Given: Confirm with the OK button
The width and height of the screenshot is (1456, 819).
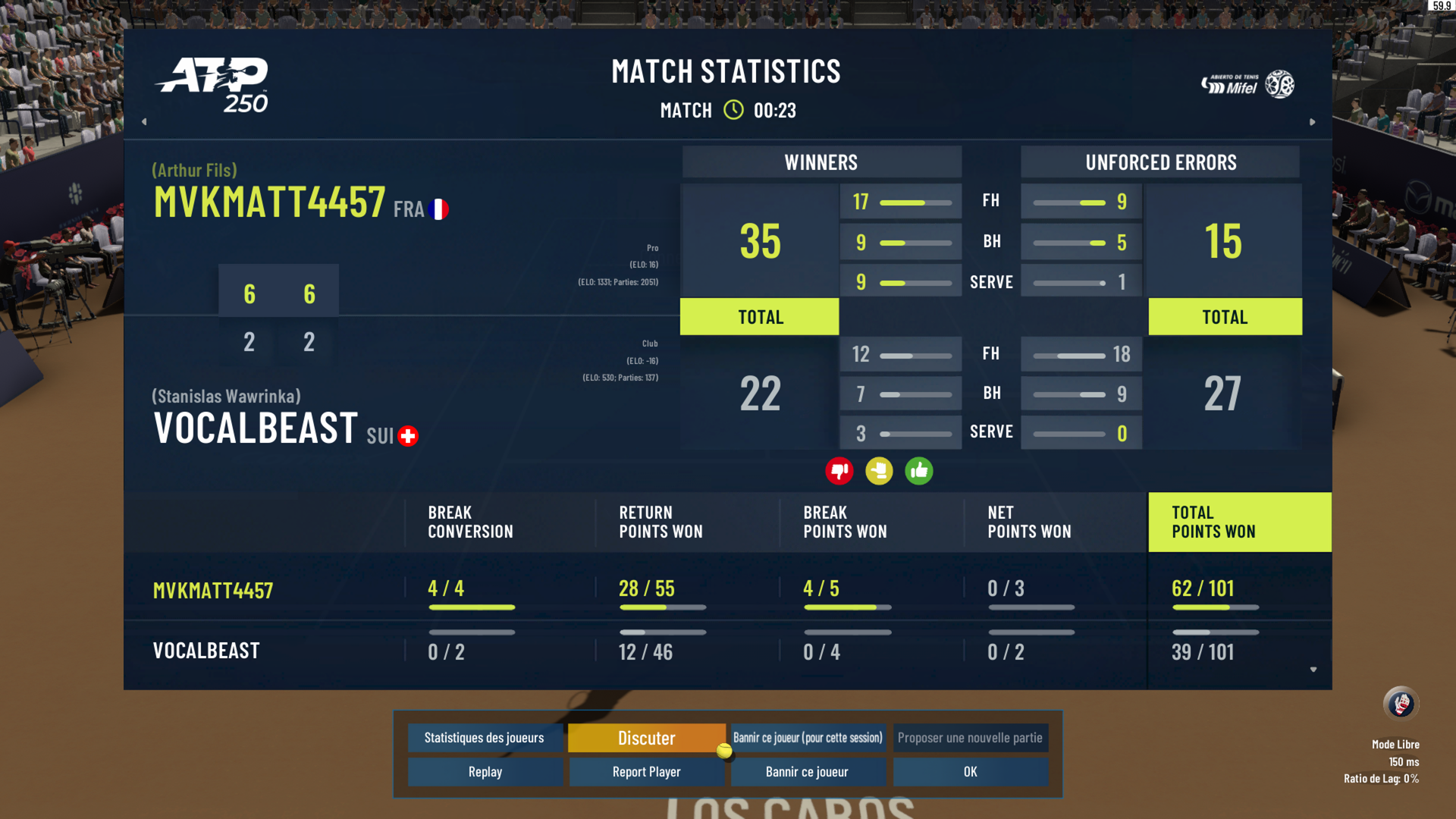Looking at the screenshot, I should coord(970,772).
